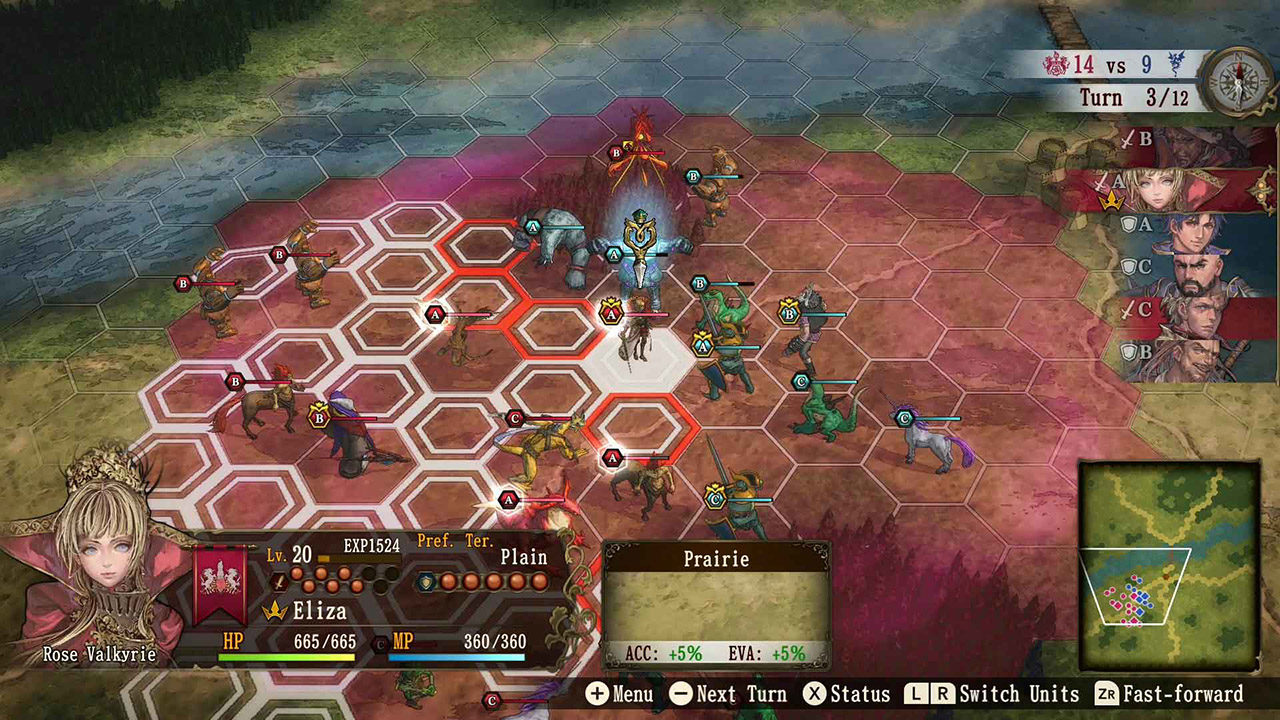Select the purple-maned unicorn unit
Image resolution: width=1280 pixels, height=720 pixels.
tap(936, 440)
